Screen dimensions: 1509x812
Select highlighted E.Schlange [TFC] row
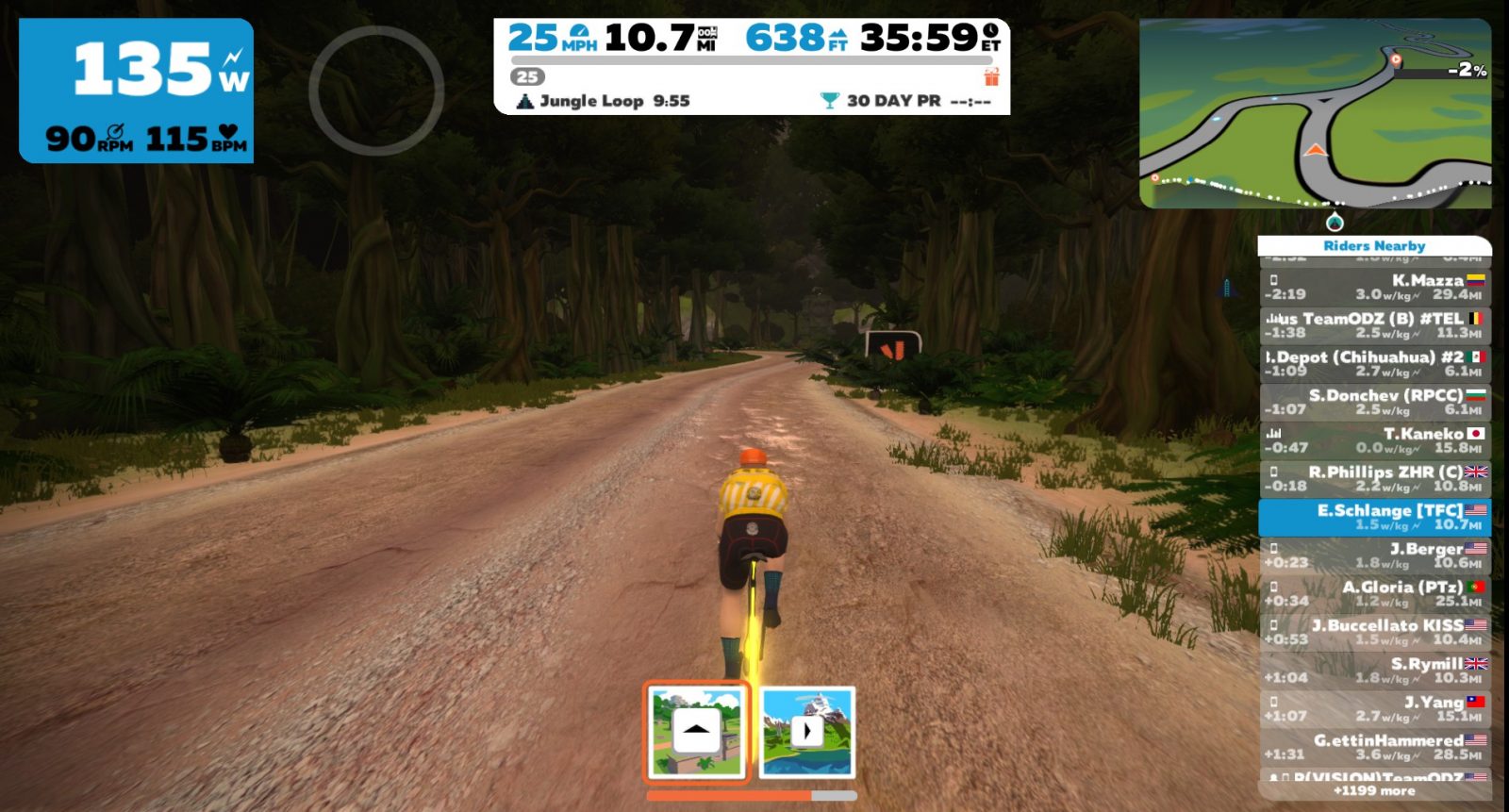[x=1374, y=517]
